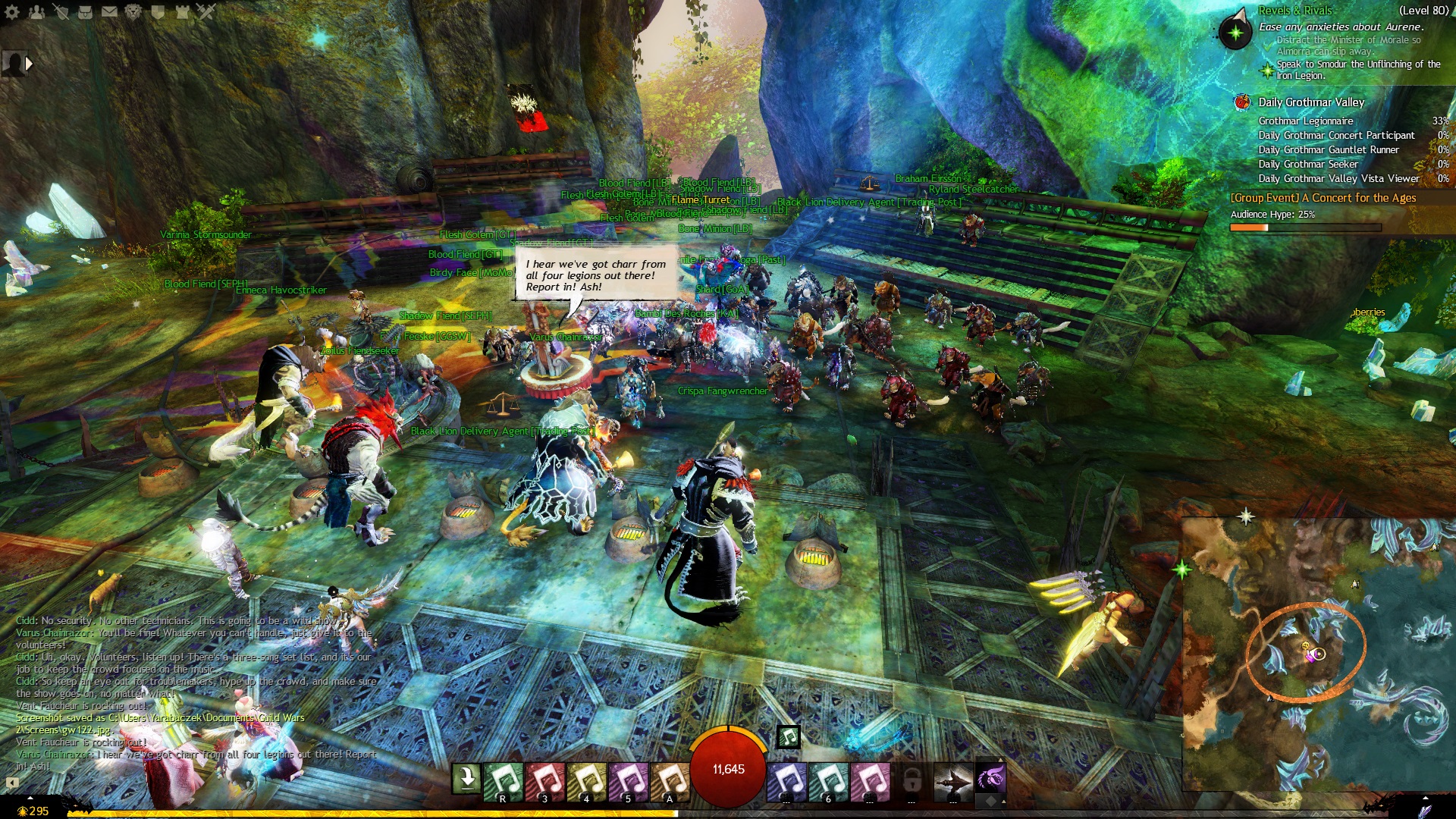Open the minimap
Image resolution: width=1456 pixels, height=819 pixels.
click(x=1318, y=654)
